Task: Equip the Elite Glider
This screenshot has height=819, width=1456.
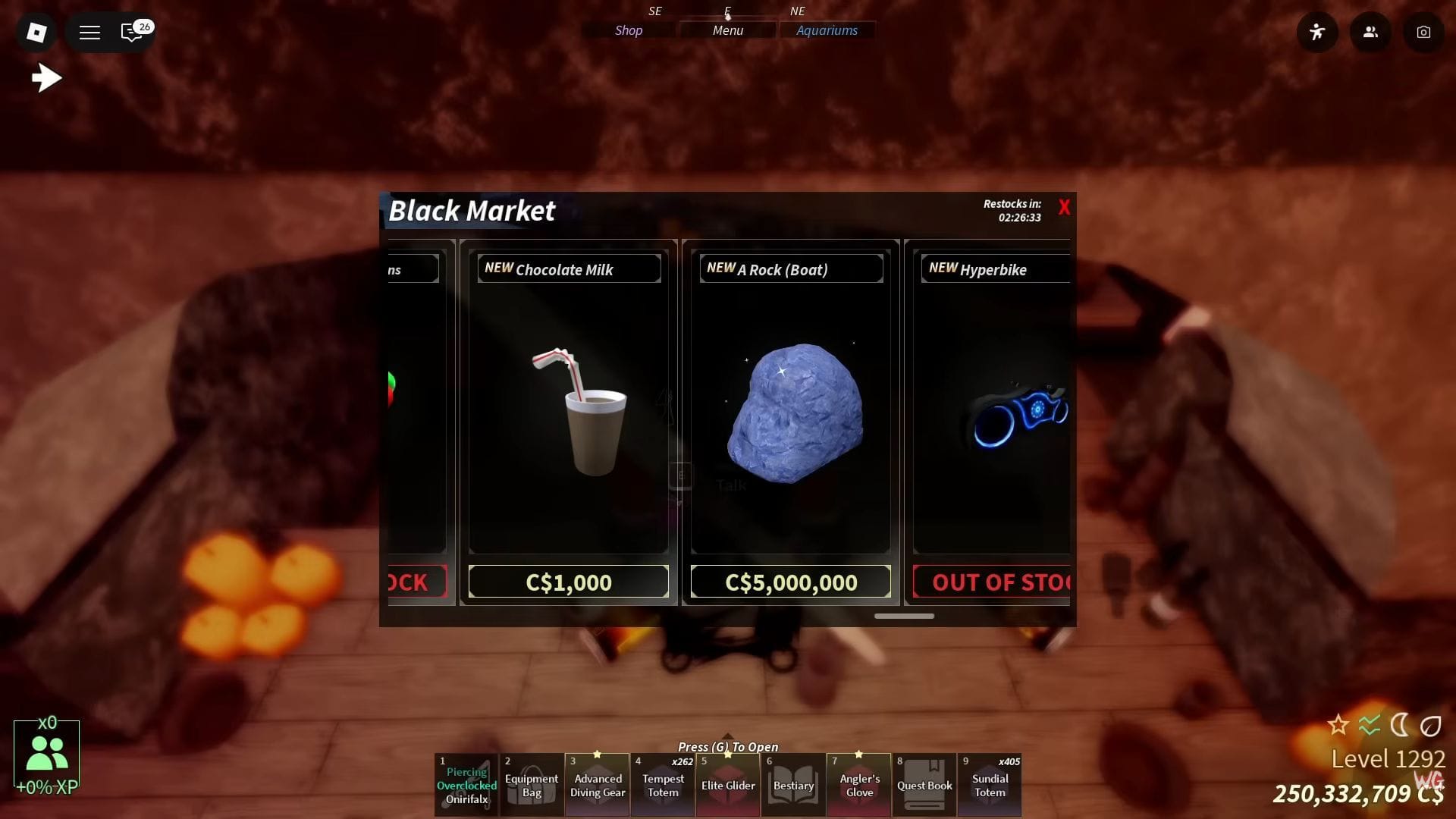Action: point(728,785)
